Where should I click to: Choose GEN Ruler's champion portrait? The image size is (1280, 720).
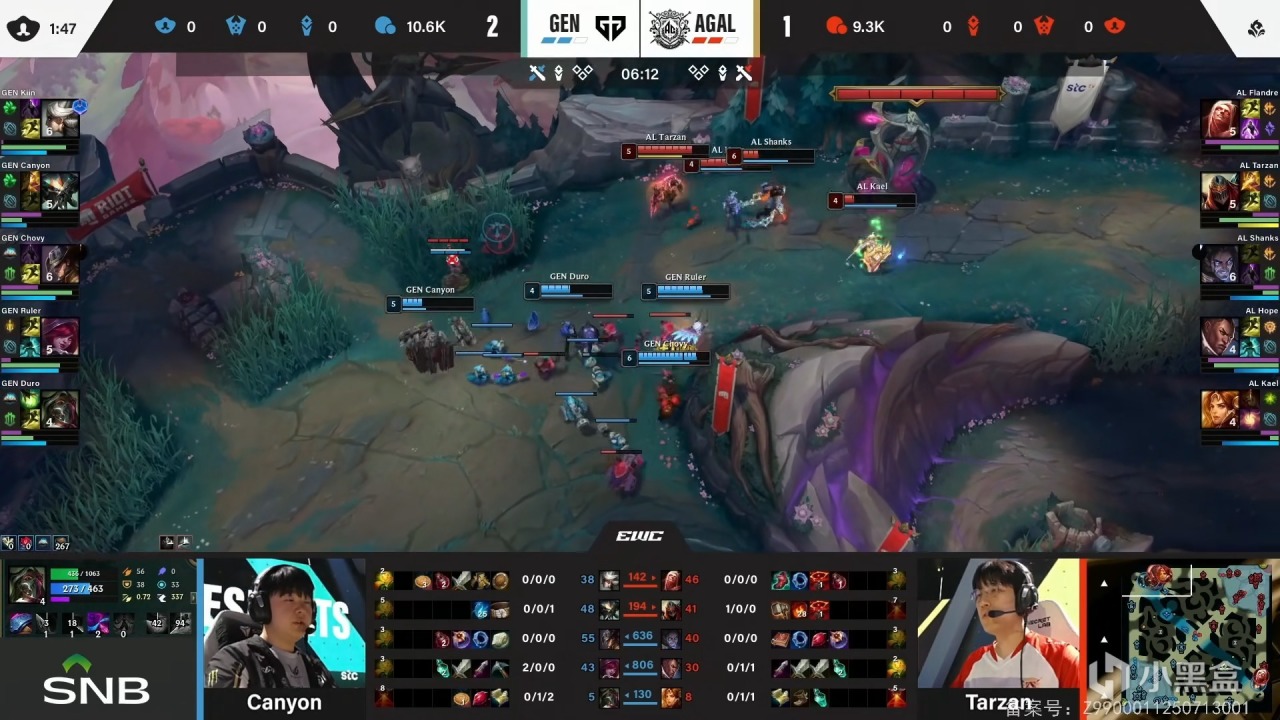click(x=60, y=337)
